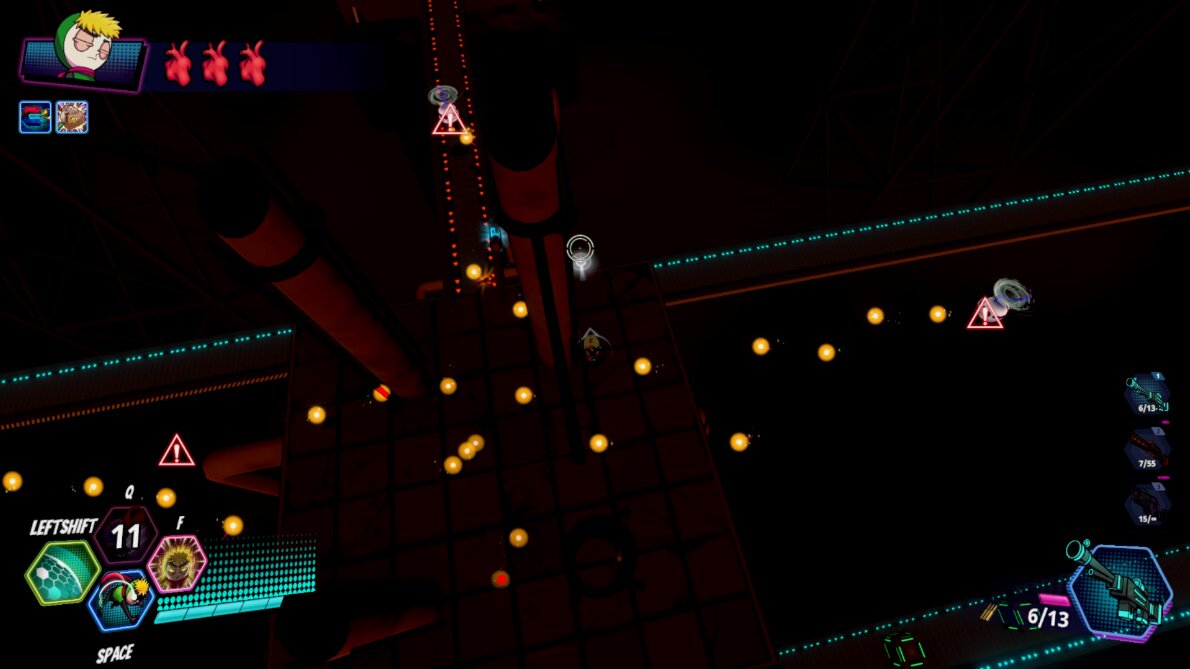Select the ability on cooldown showing 11
The height and width of the screenshot is (669, 1190).
[126, 537]
